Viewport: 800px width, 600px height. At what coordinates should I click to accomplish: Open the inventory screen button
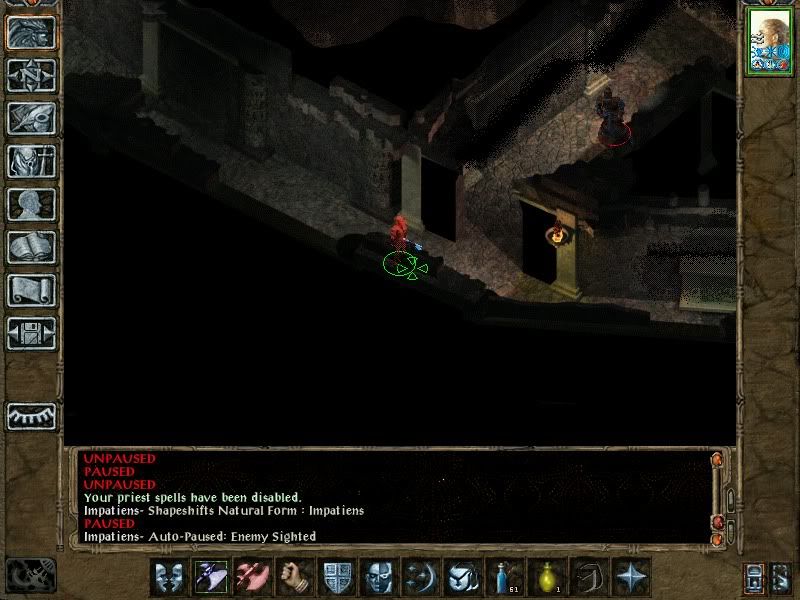(x=31, y=161)
